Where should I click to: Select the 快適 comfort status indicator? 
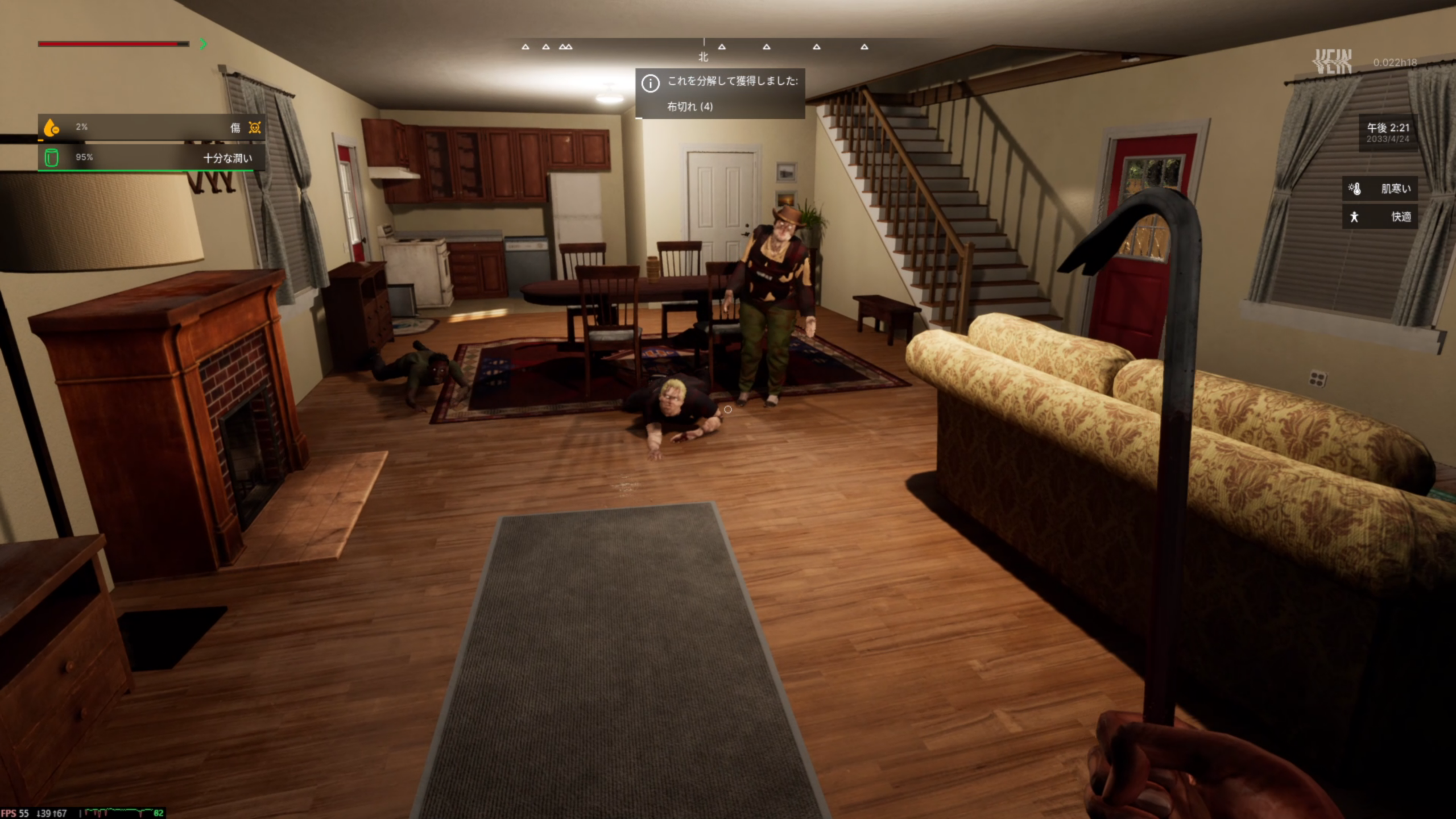coord(1380,217)
